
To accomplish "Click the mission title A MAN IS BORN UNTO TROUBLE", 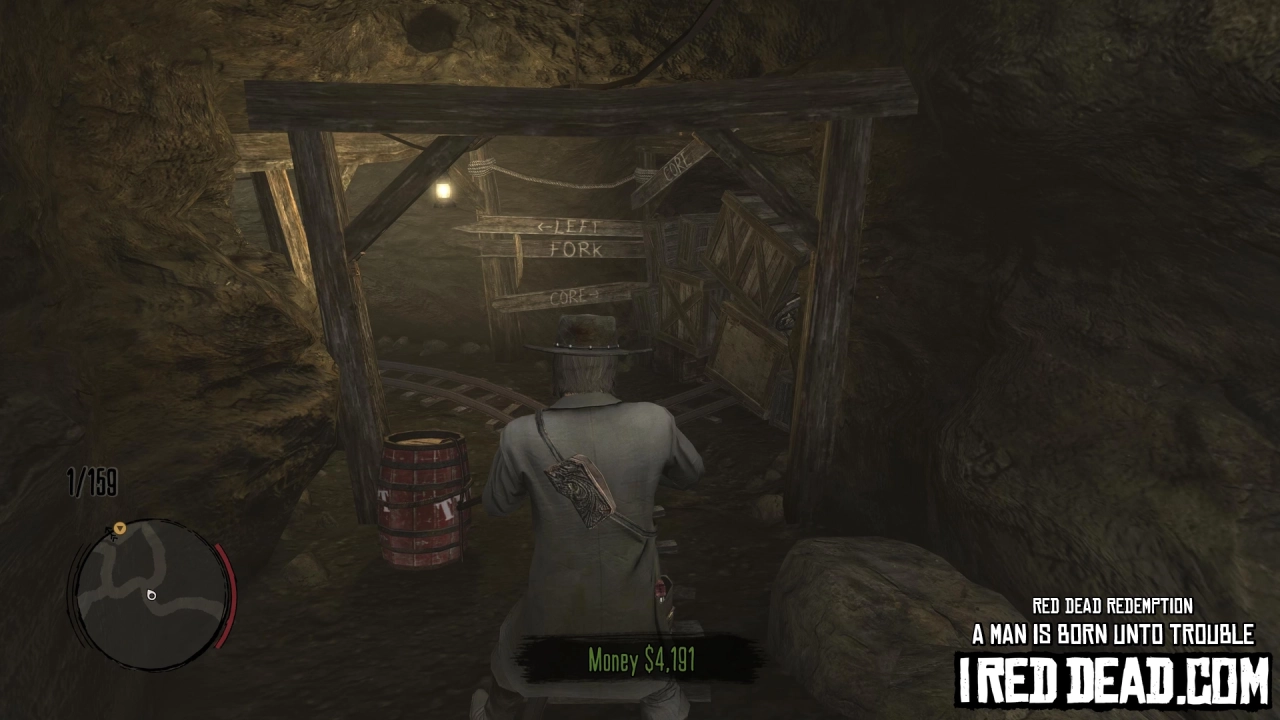I will click(1113, 631).
